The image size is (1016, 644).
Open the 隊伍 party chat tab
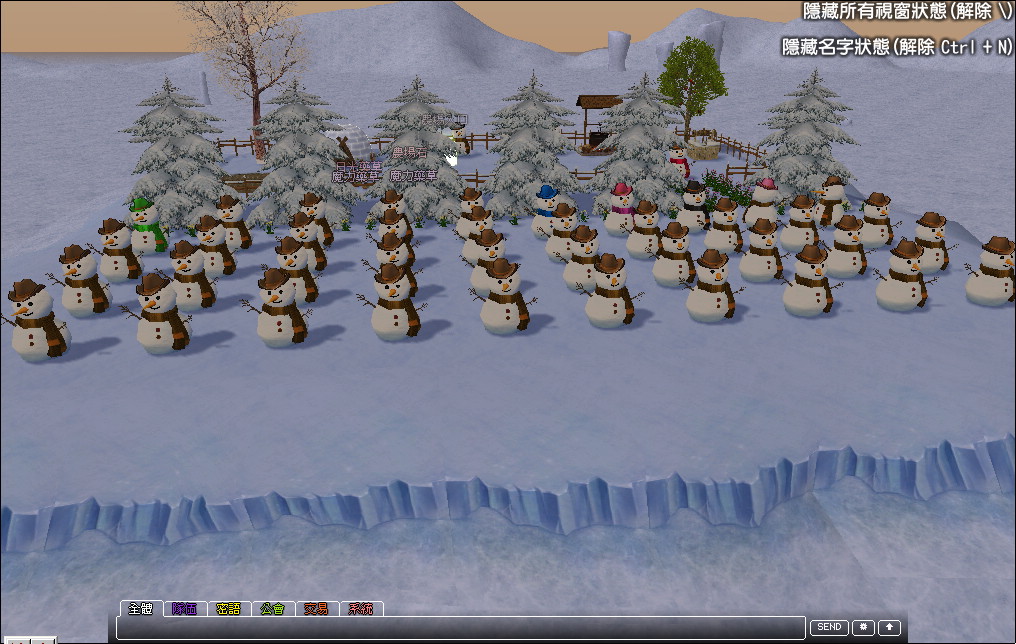point(184,608)
